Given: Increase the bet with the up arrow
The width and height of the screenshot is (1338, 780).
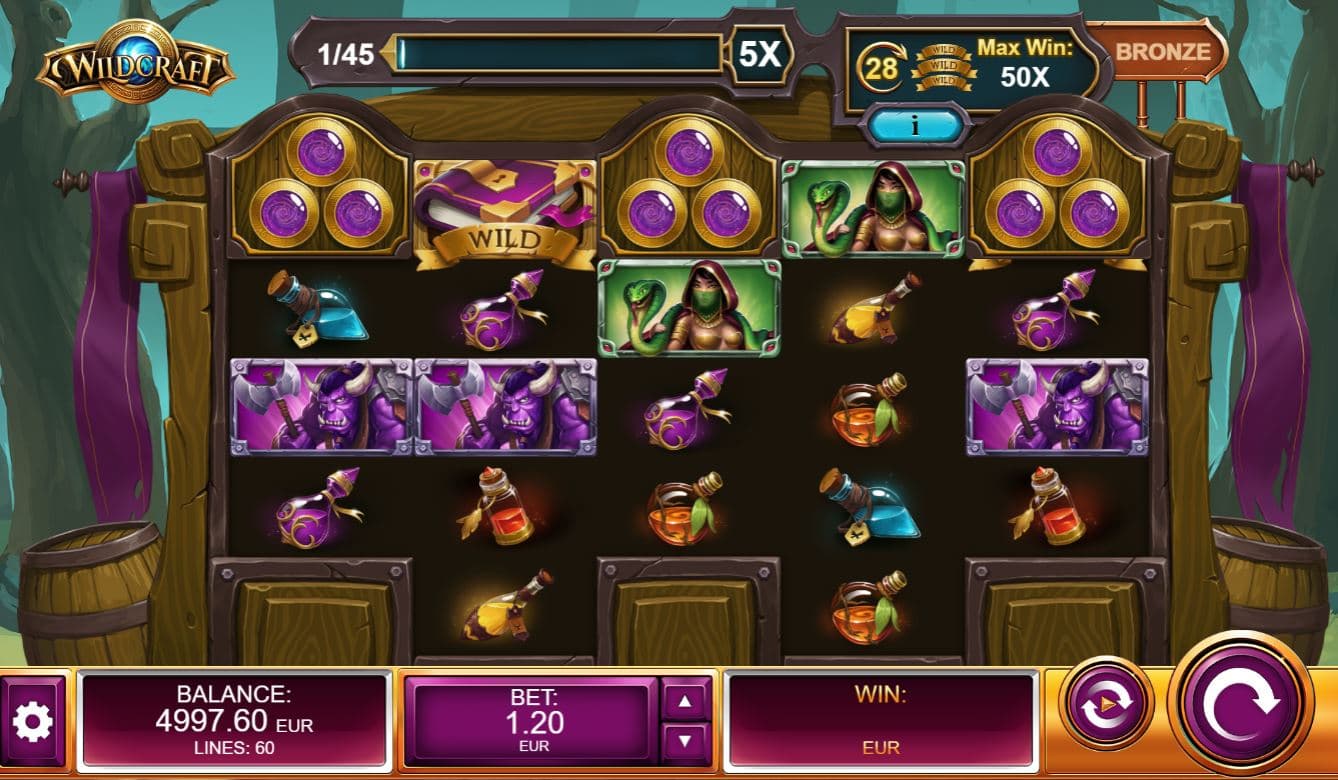Looking at the screenshot, I should pos(685,701).
